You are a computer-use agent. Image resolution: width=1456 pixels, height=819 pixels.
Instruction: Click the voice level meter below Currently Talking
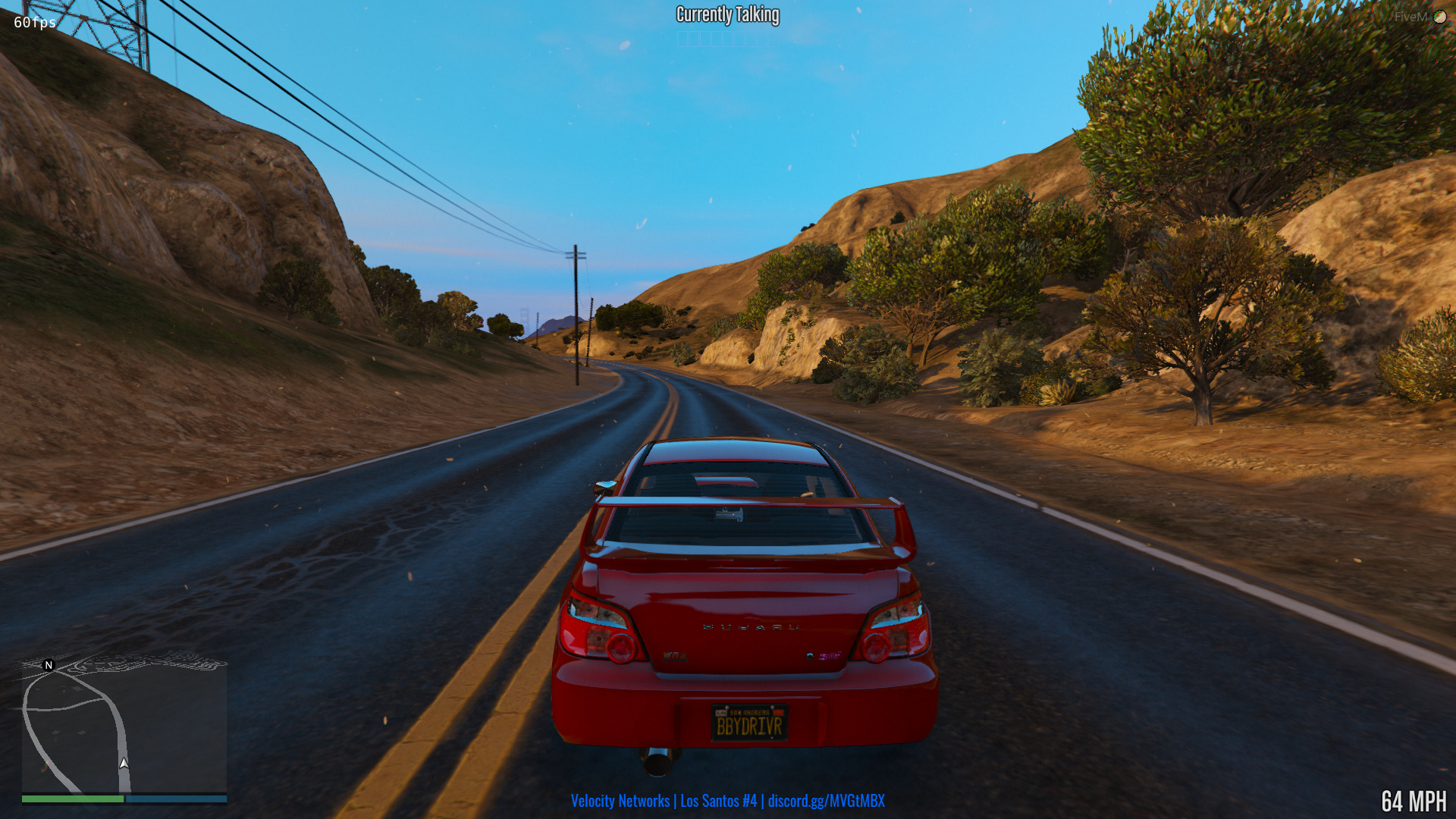click(726, 38)
